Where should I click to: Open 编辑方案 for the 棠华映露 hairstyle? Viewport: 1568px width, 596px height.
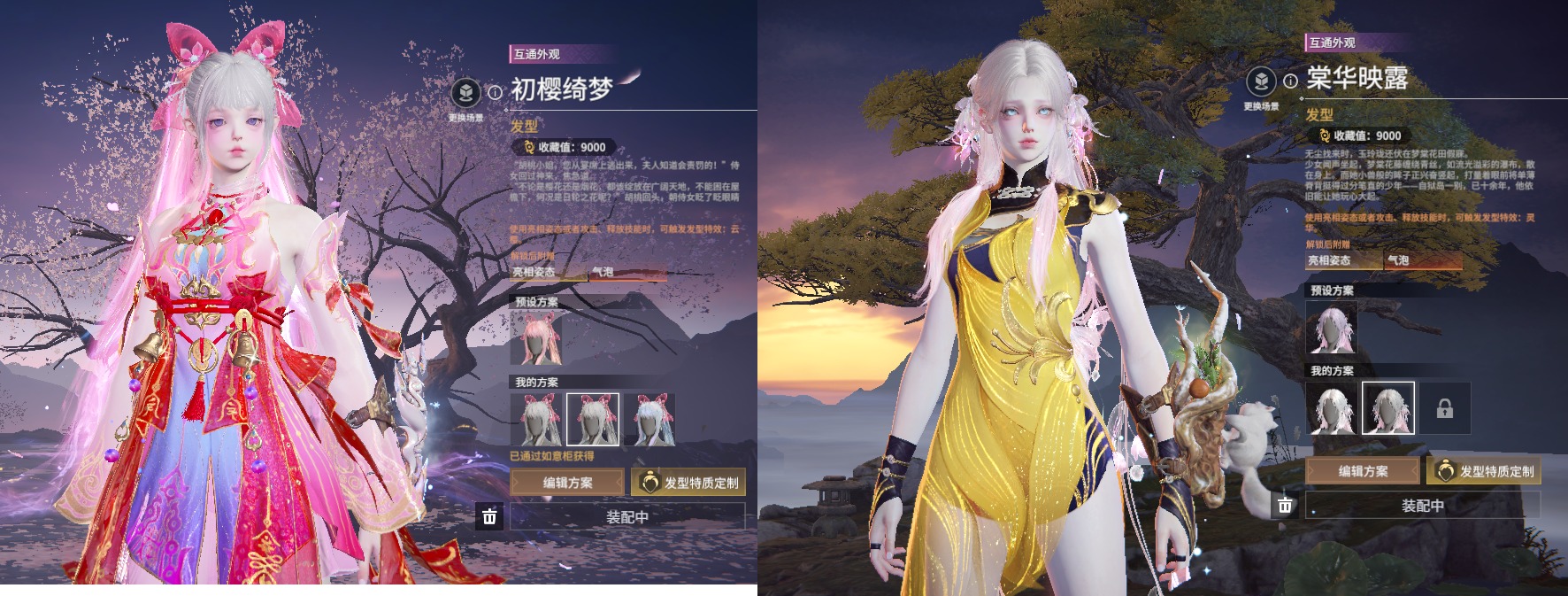pyautogui.click(x=1363, y=471)
